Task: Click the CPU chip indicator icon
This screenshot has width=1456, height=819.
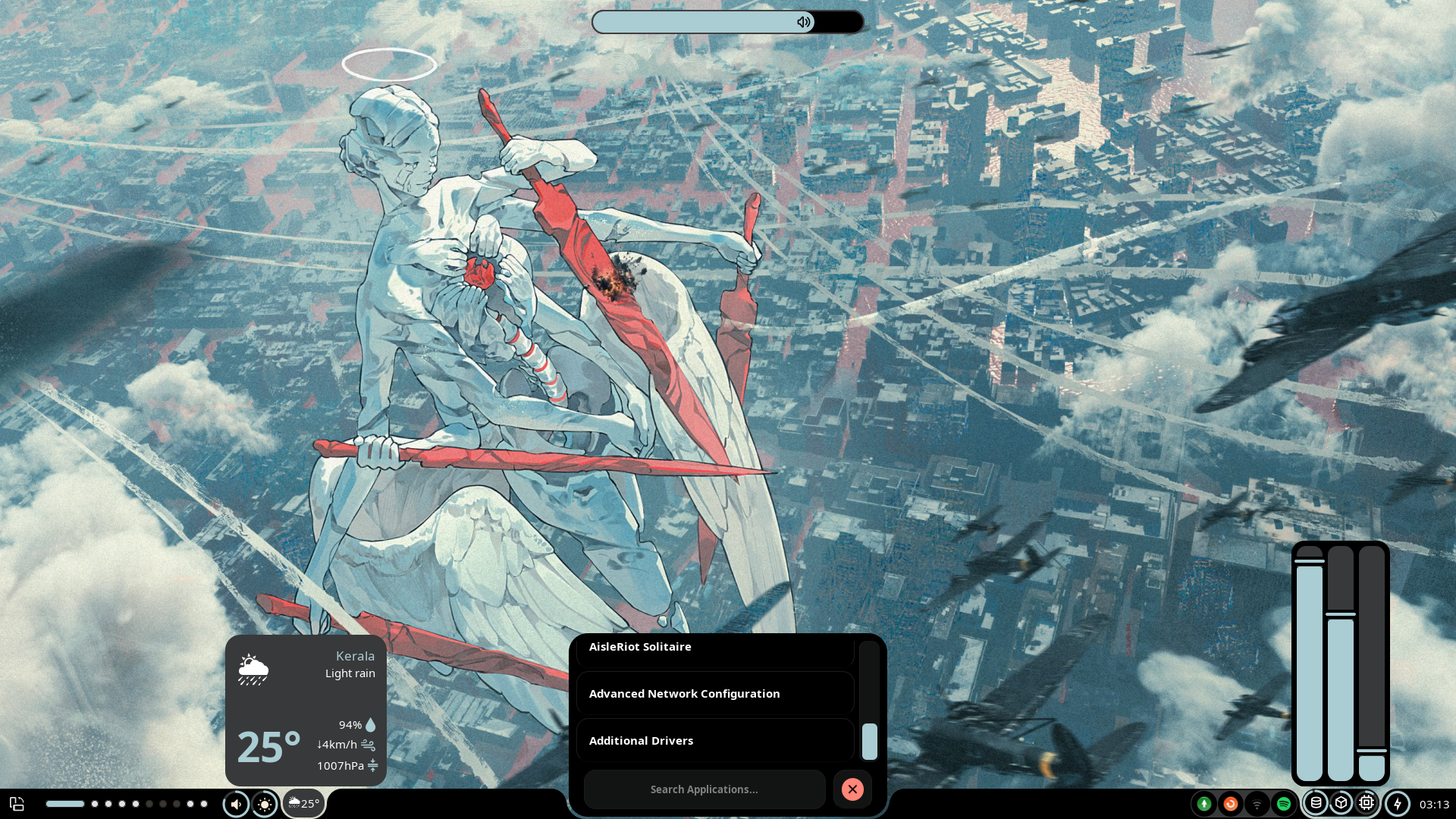Action: click(1367, 803)
